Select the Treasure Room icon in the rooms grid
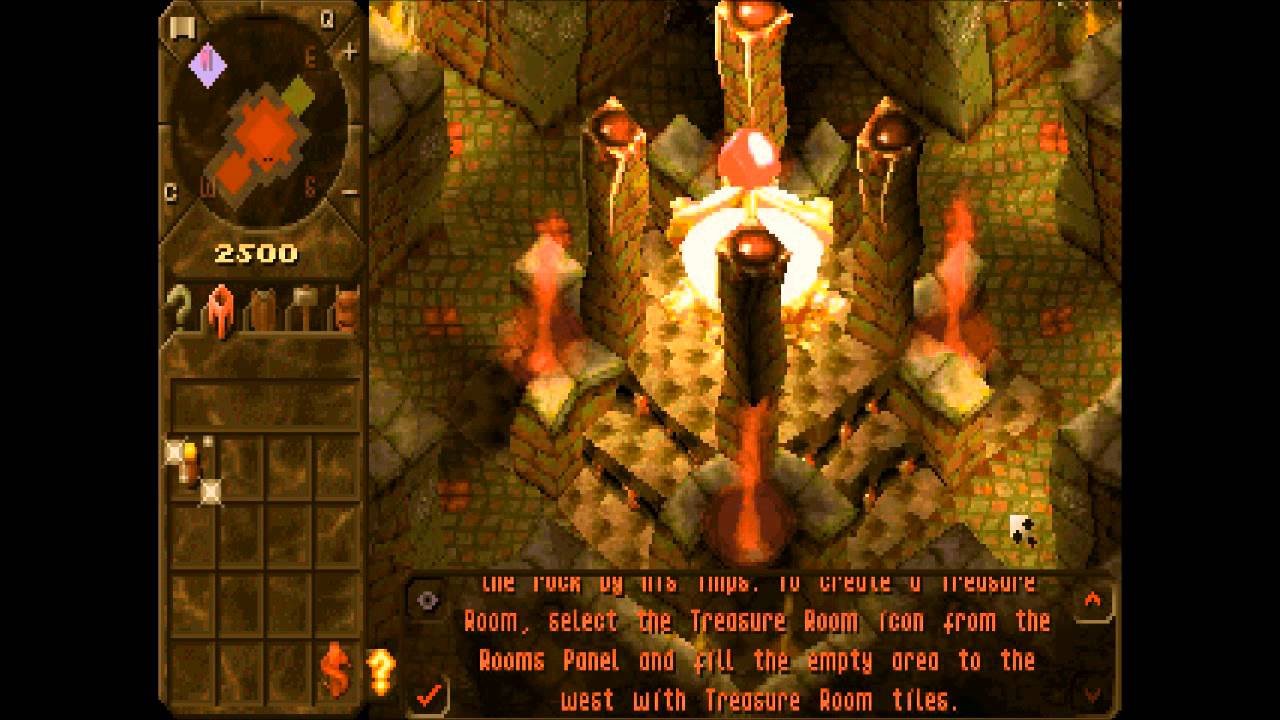Viewport: 1280px width, 720px height. pos(192,467)
